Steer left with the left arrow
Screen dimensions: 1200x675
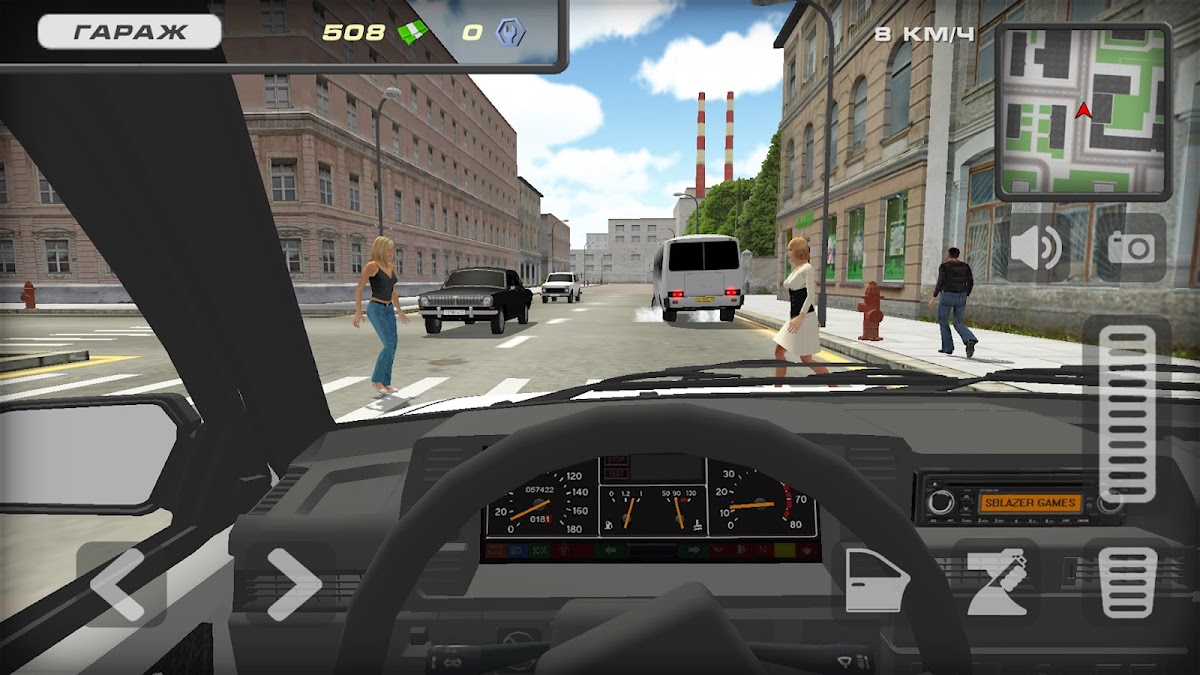coord(121,584)
